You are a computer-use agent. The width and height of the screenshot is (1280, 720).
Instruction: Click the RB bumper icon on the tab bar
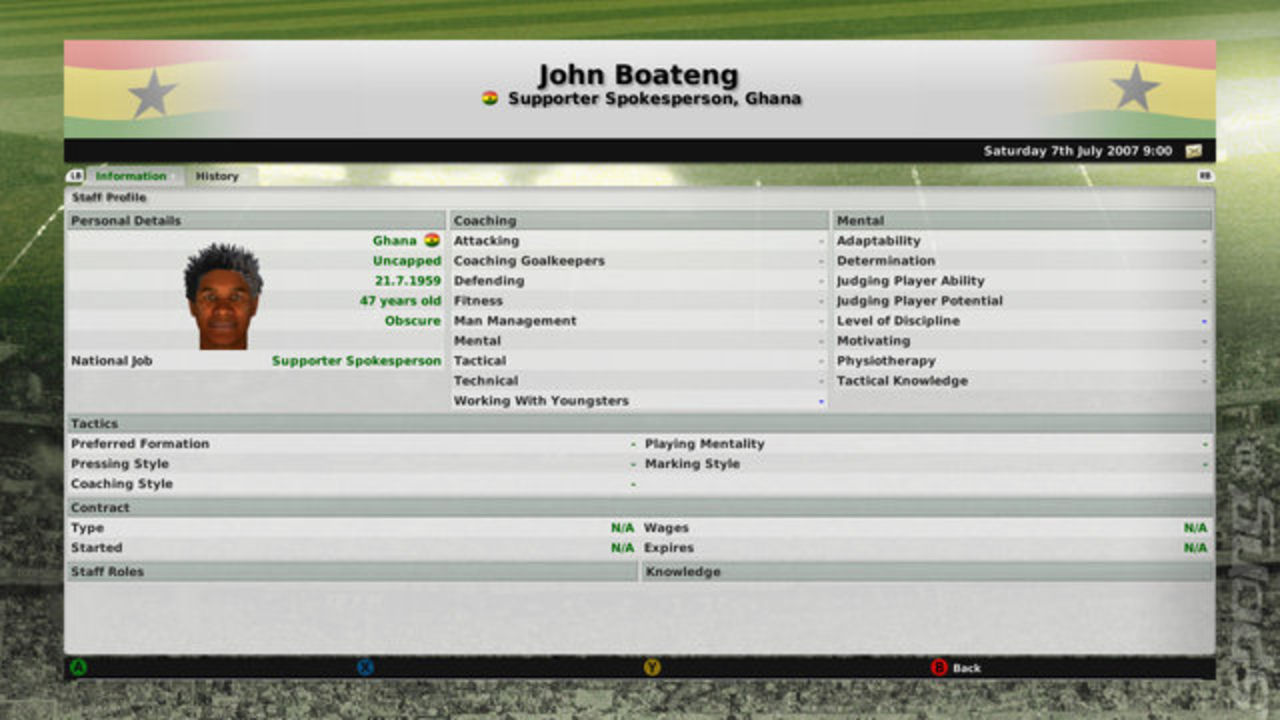tap(1206, 175)
